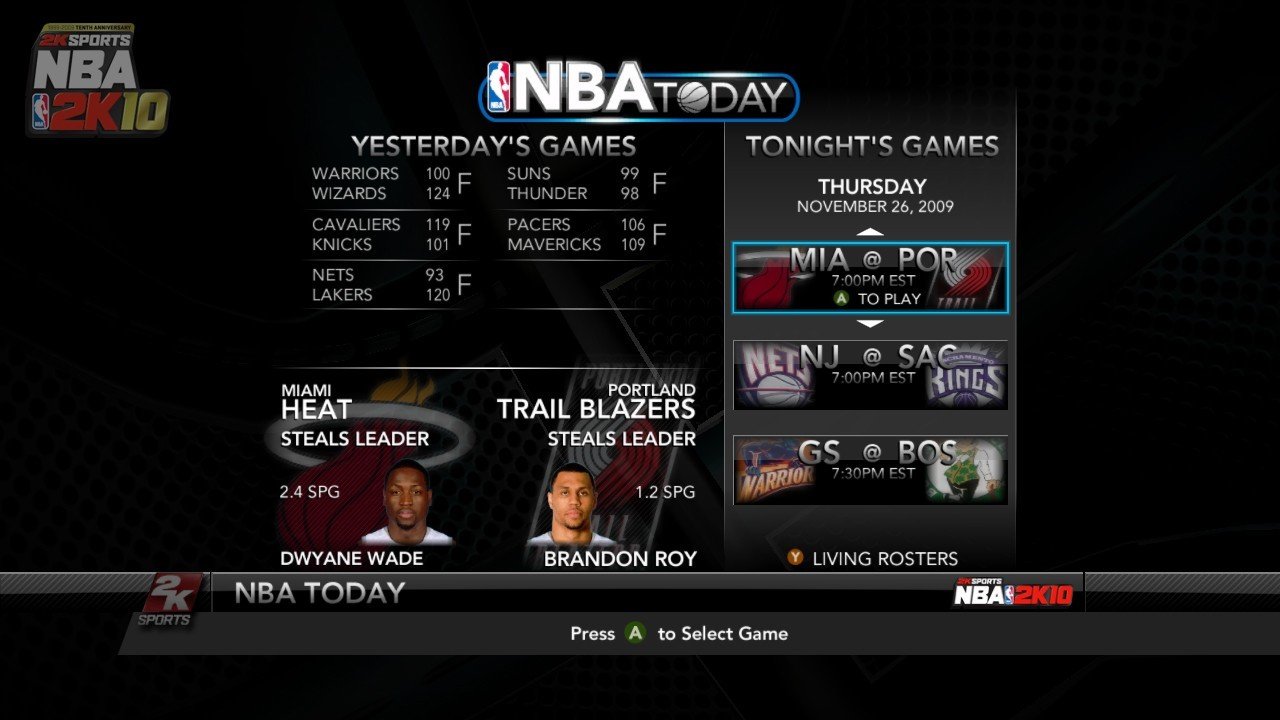Click the down arrow below MIA @ POR
The image size is (1280, 720).
[x=869, y=323]
